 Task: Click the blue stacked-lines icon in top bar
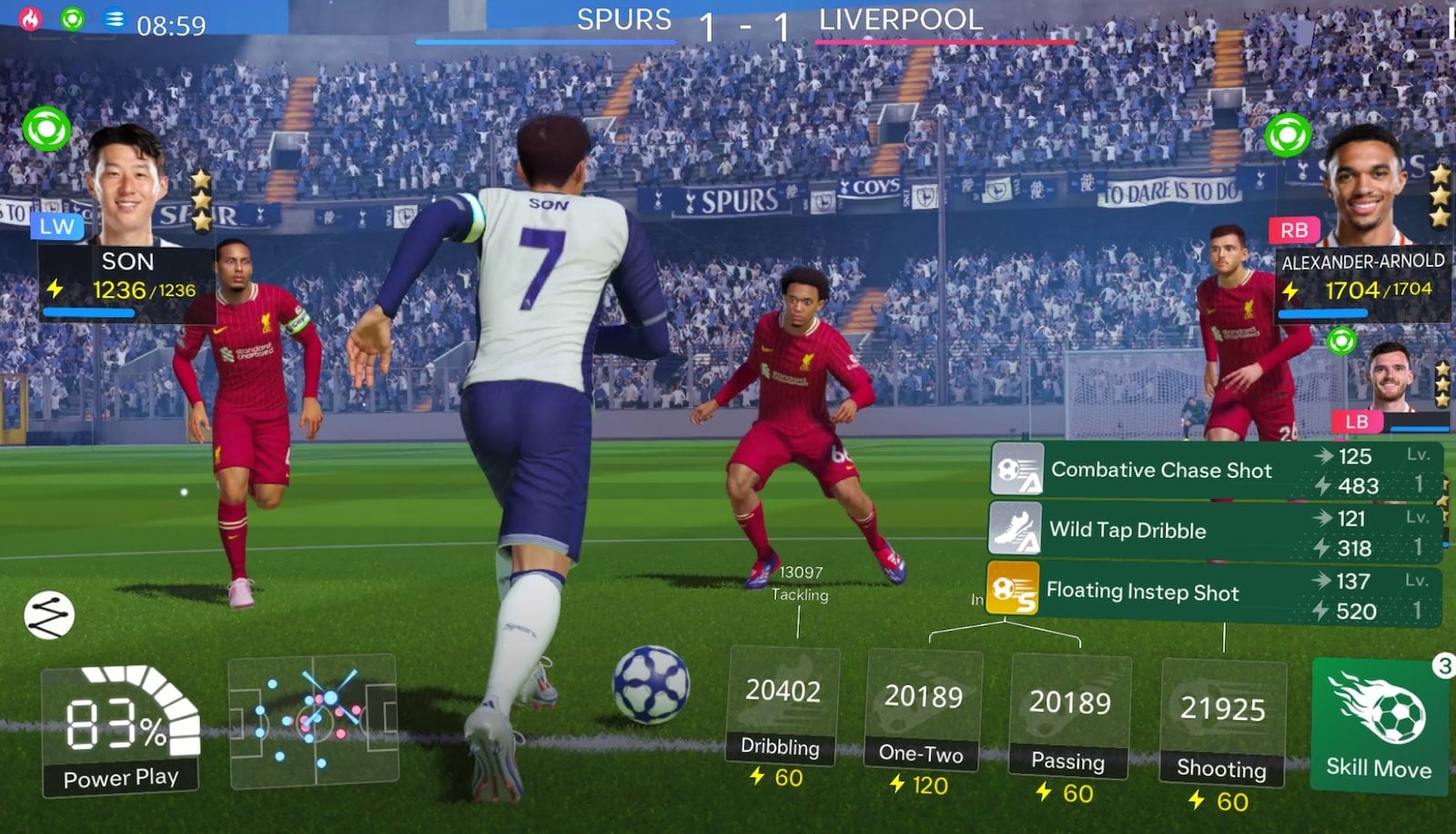point(114,19)
